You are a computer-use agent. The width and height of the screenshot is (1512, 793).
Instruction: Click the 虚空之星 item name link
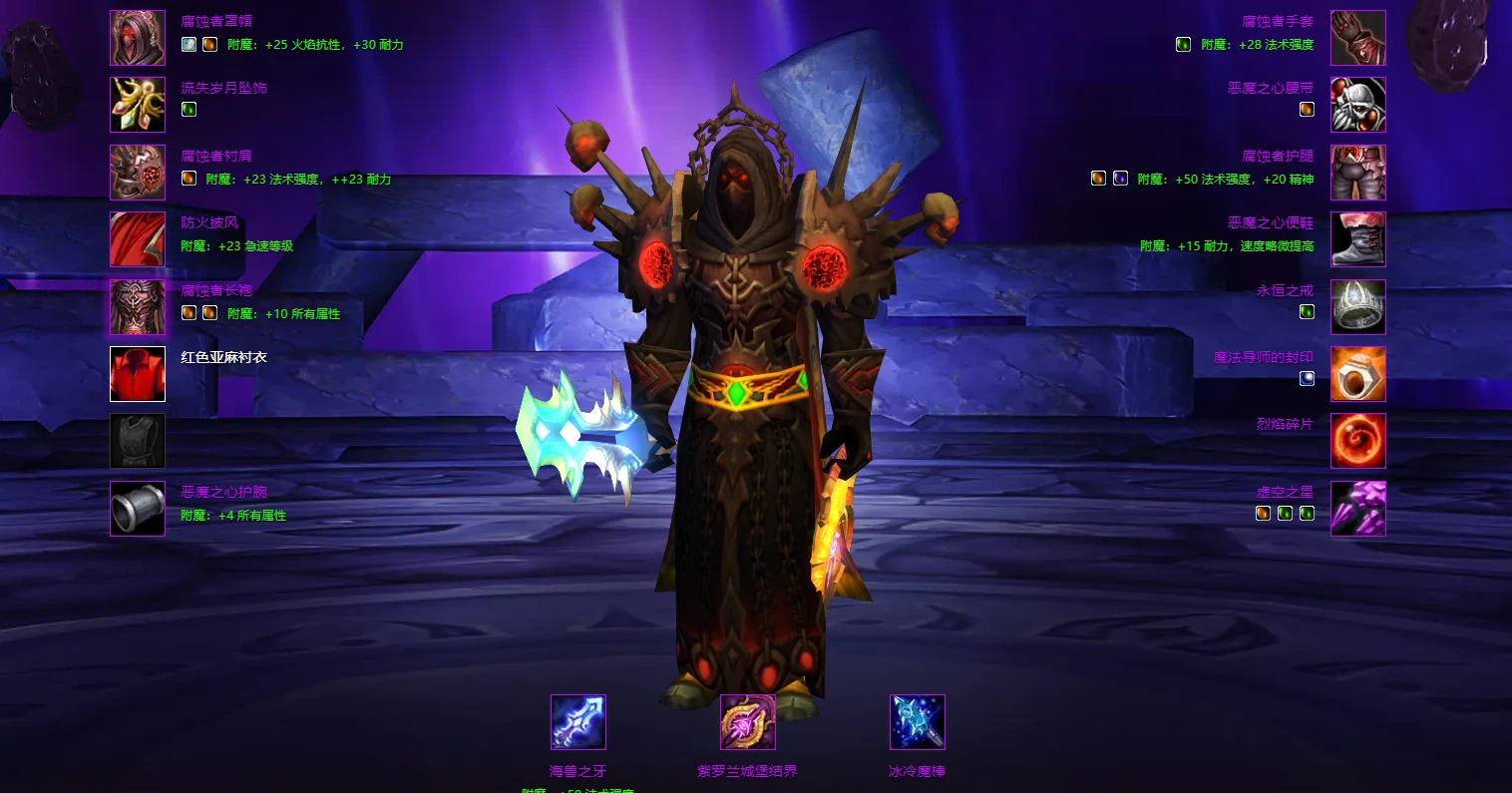[x=1285, y=492]
